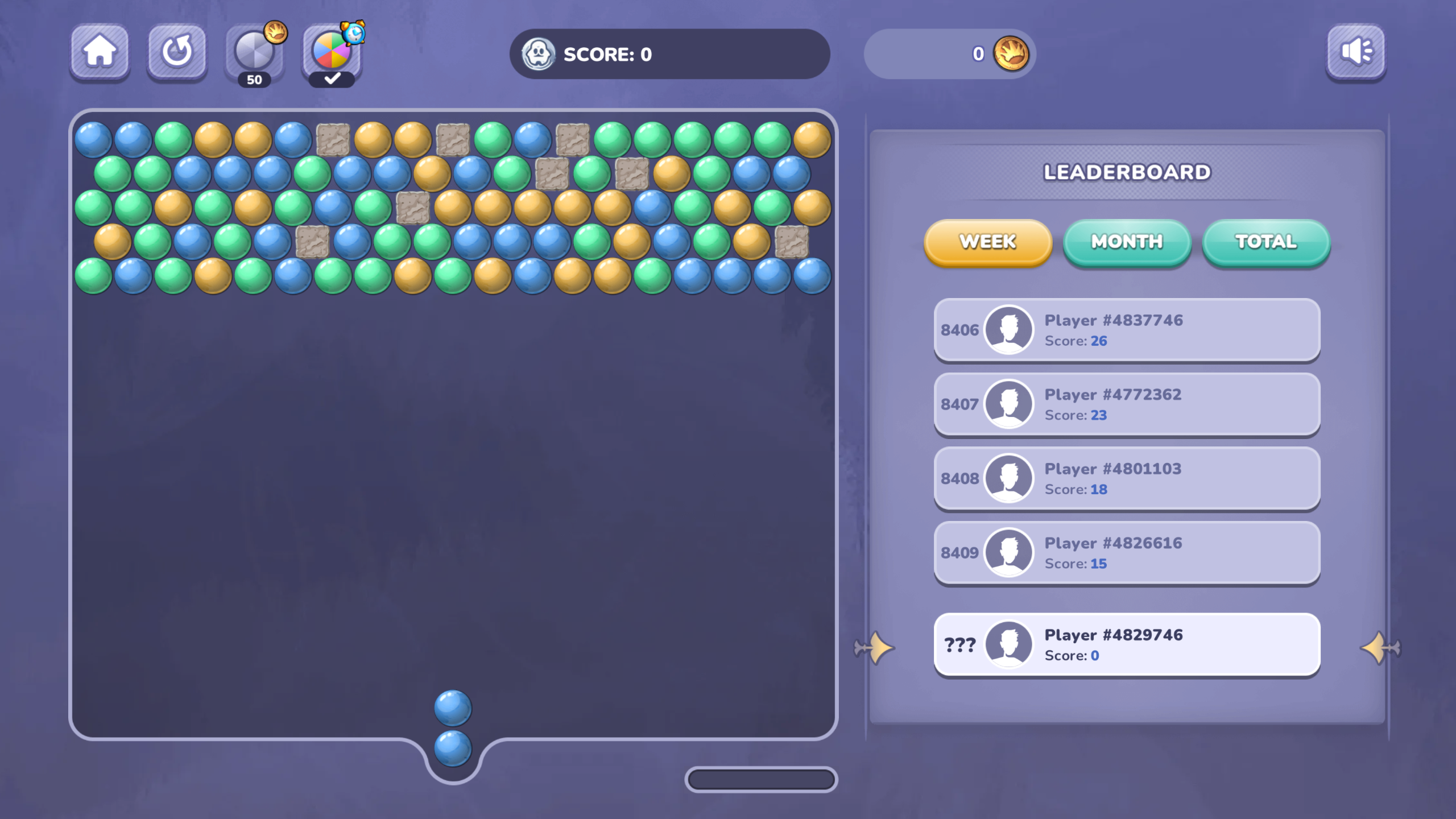The width and height of the screenshot is (1456, 819).
Task: Click the avatar icon of Player #4837746
Action: tap(1008, 330)
